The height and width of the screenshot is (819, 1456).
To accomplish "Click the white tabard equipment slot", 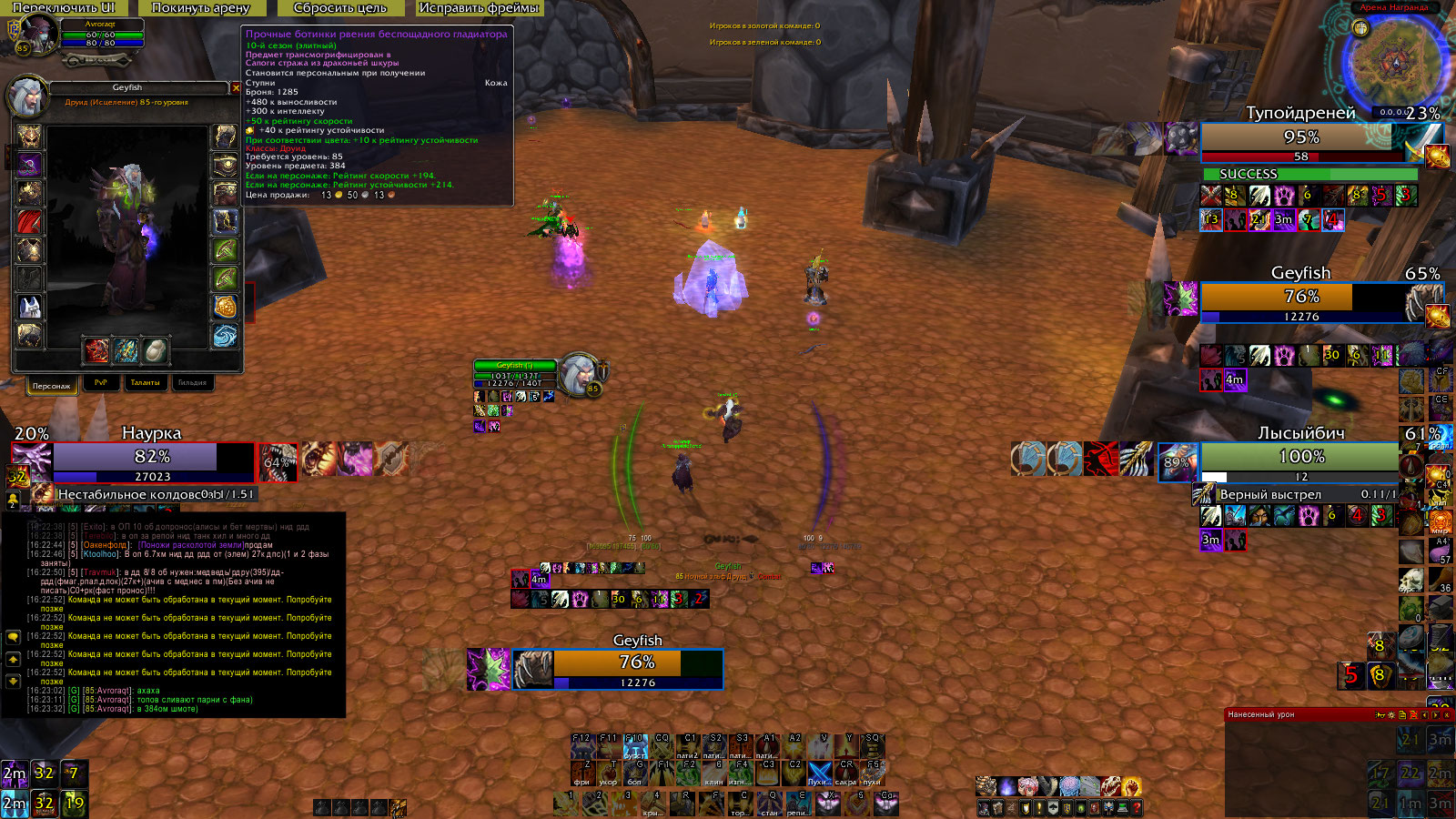I will pyautogui.click(x=30, y=307).
